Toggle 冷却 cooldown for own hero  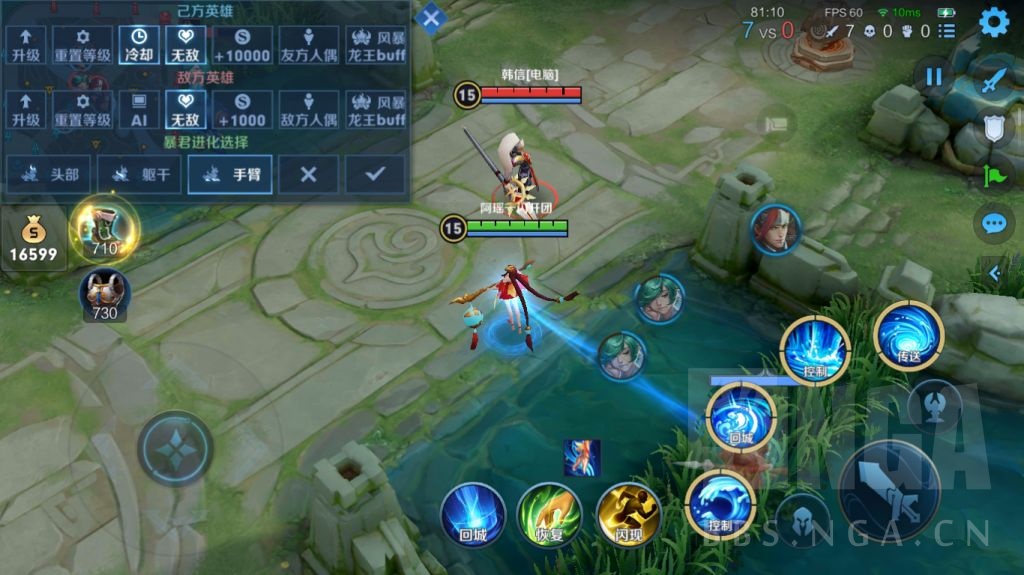click(137, 45)
